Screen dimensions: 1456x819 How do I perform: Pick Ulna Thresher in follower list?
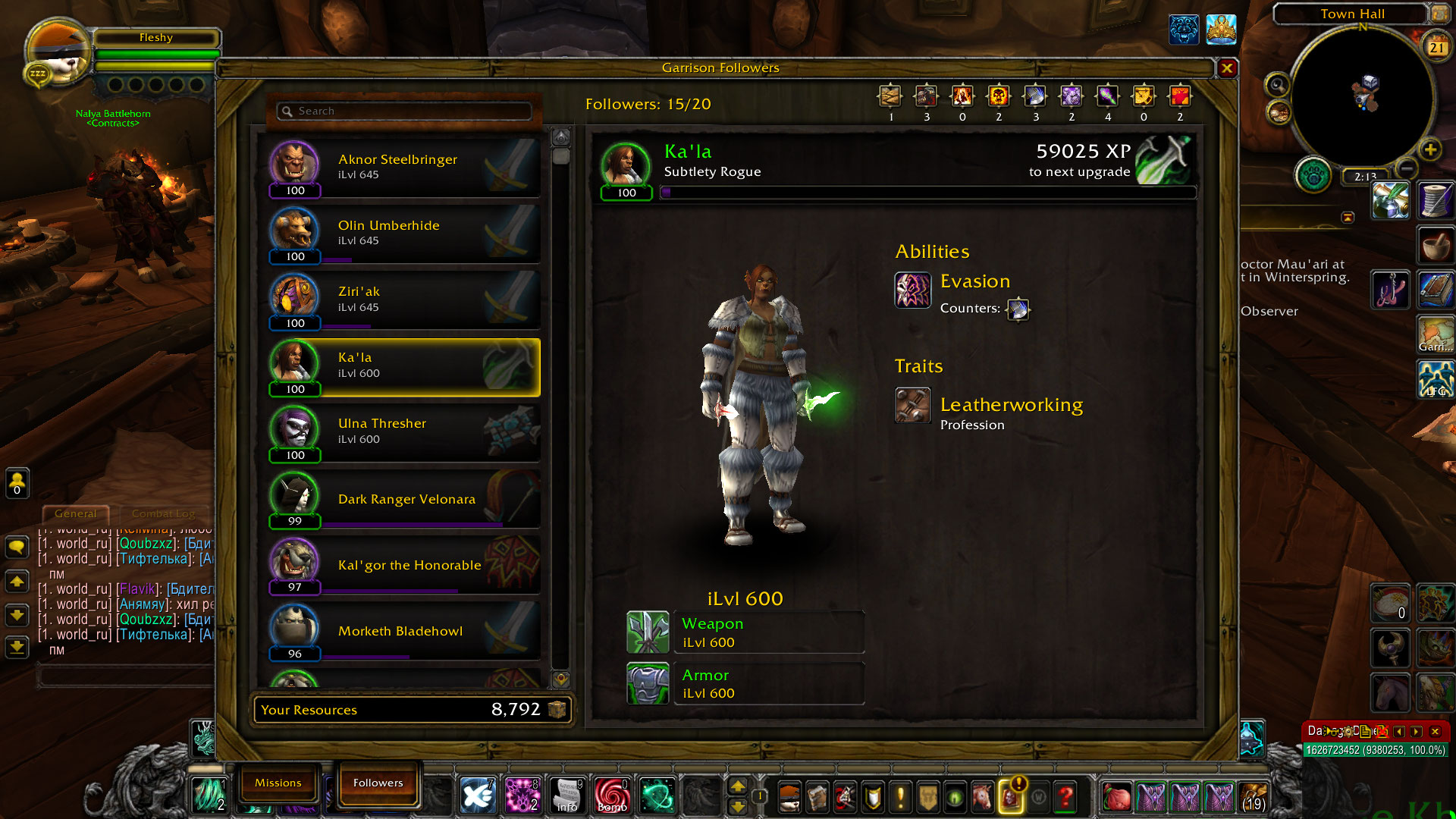click(x=403, y=431)
